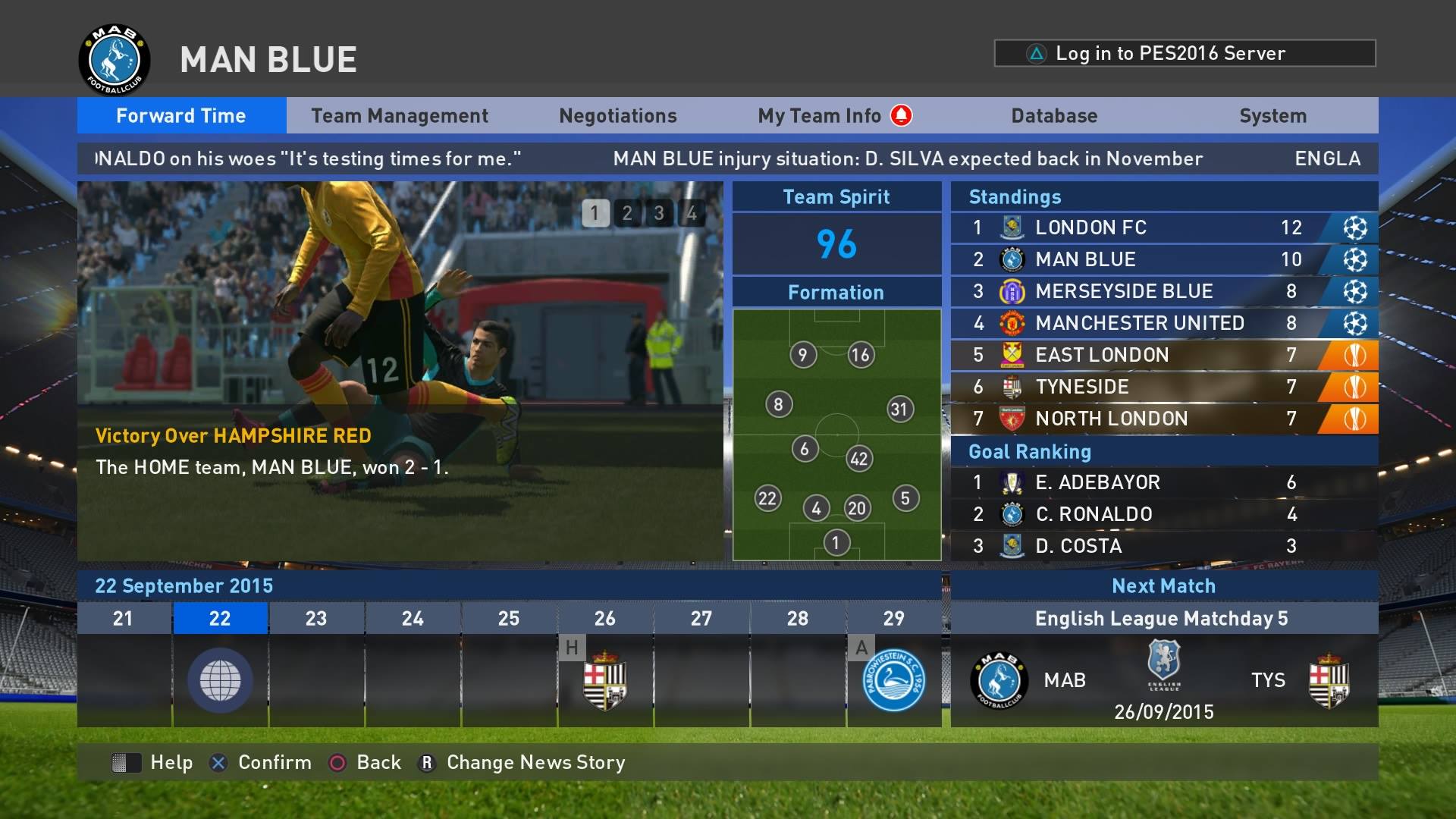
Task: Go to the Database tab
Action: click(1054, 116)
